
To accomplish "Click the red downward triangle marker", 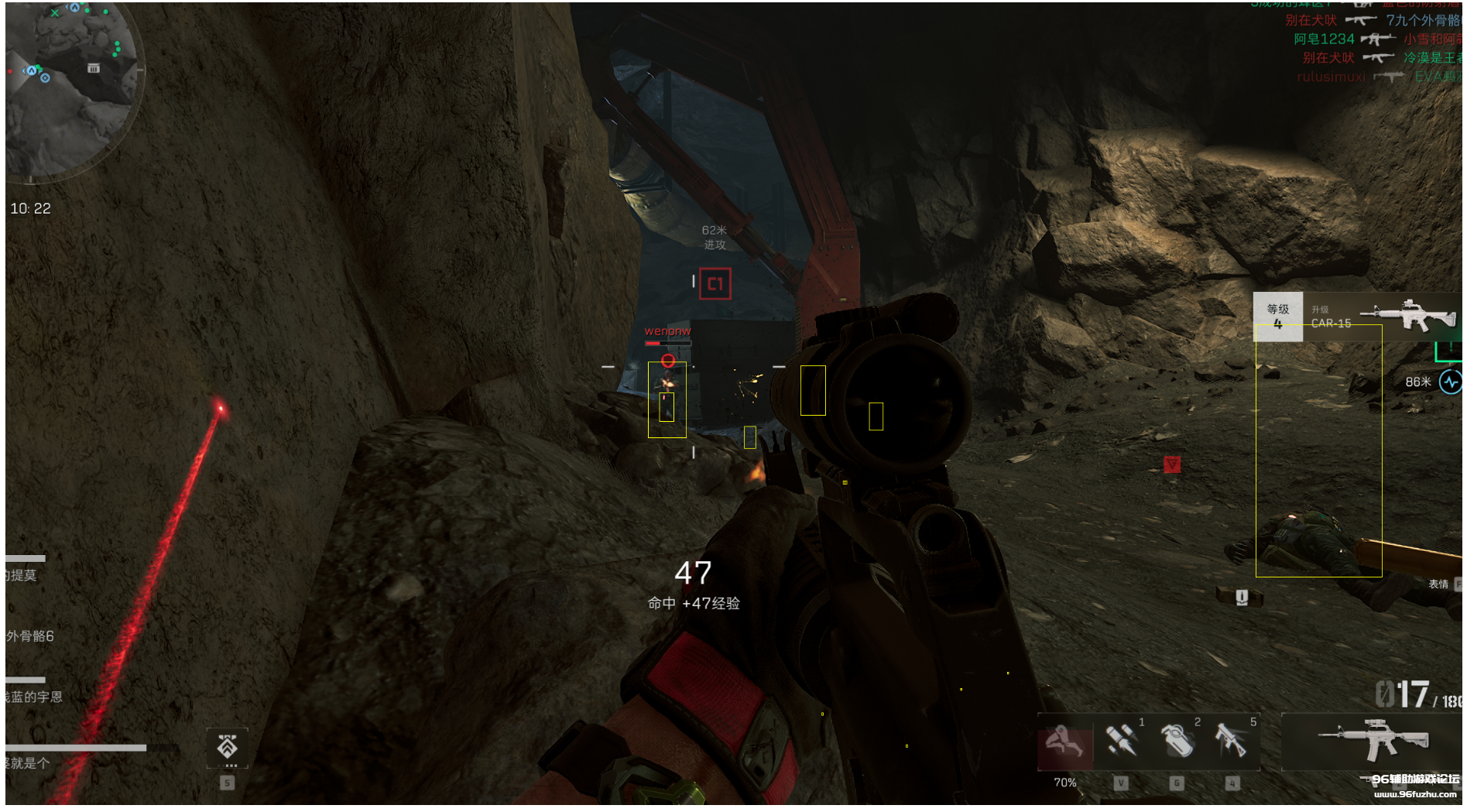I will (x=1172, y=464).
